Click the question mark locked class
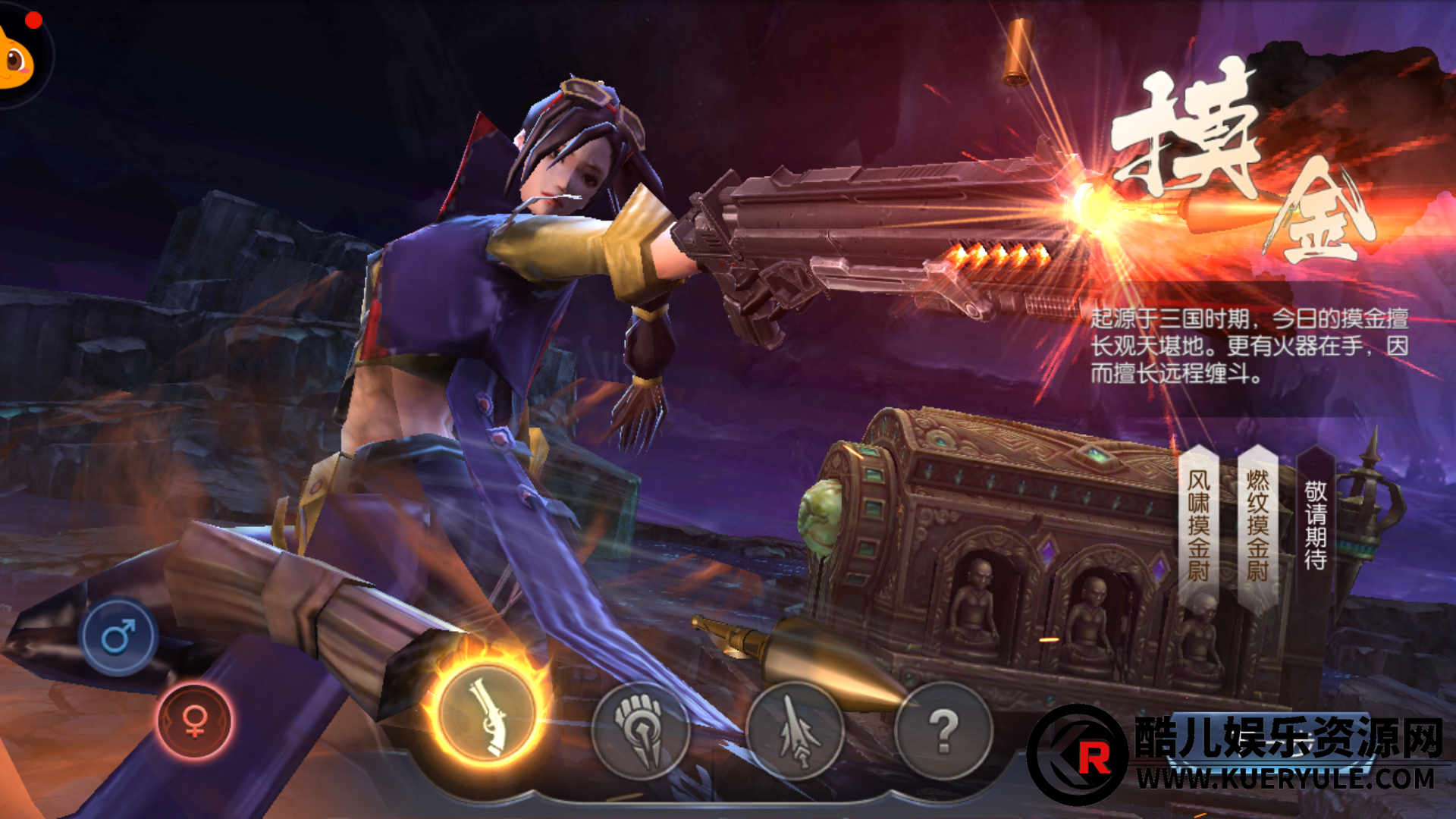 click(x=943, y=730)
